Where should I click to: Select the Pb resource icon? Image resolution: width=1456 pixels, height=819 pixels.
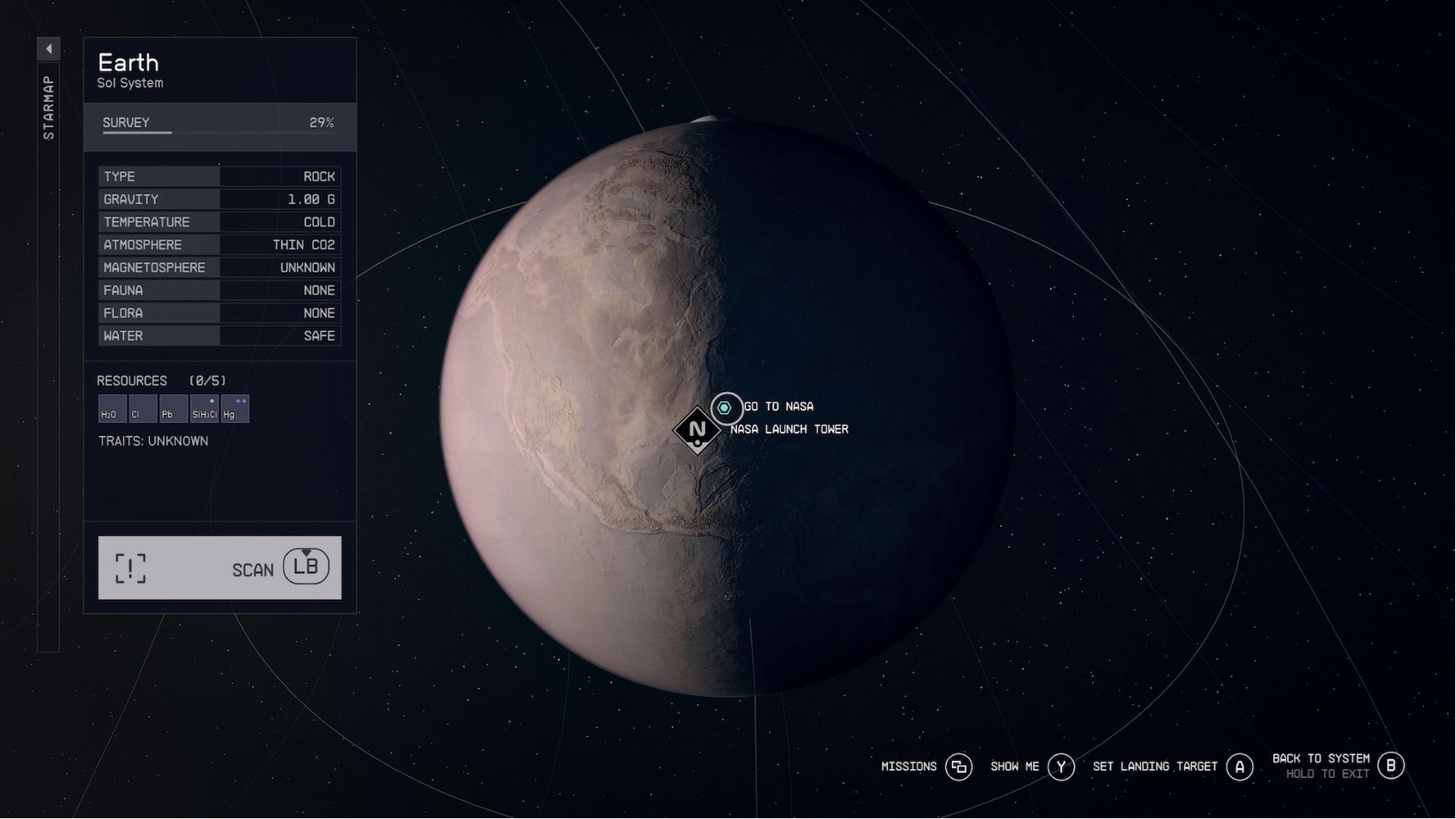[172, 409]
